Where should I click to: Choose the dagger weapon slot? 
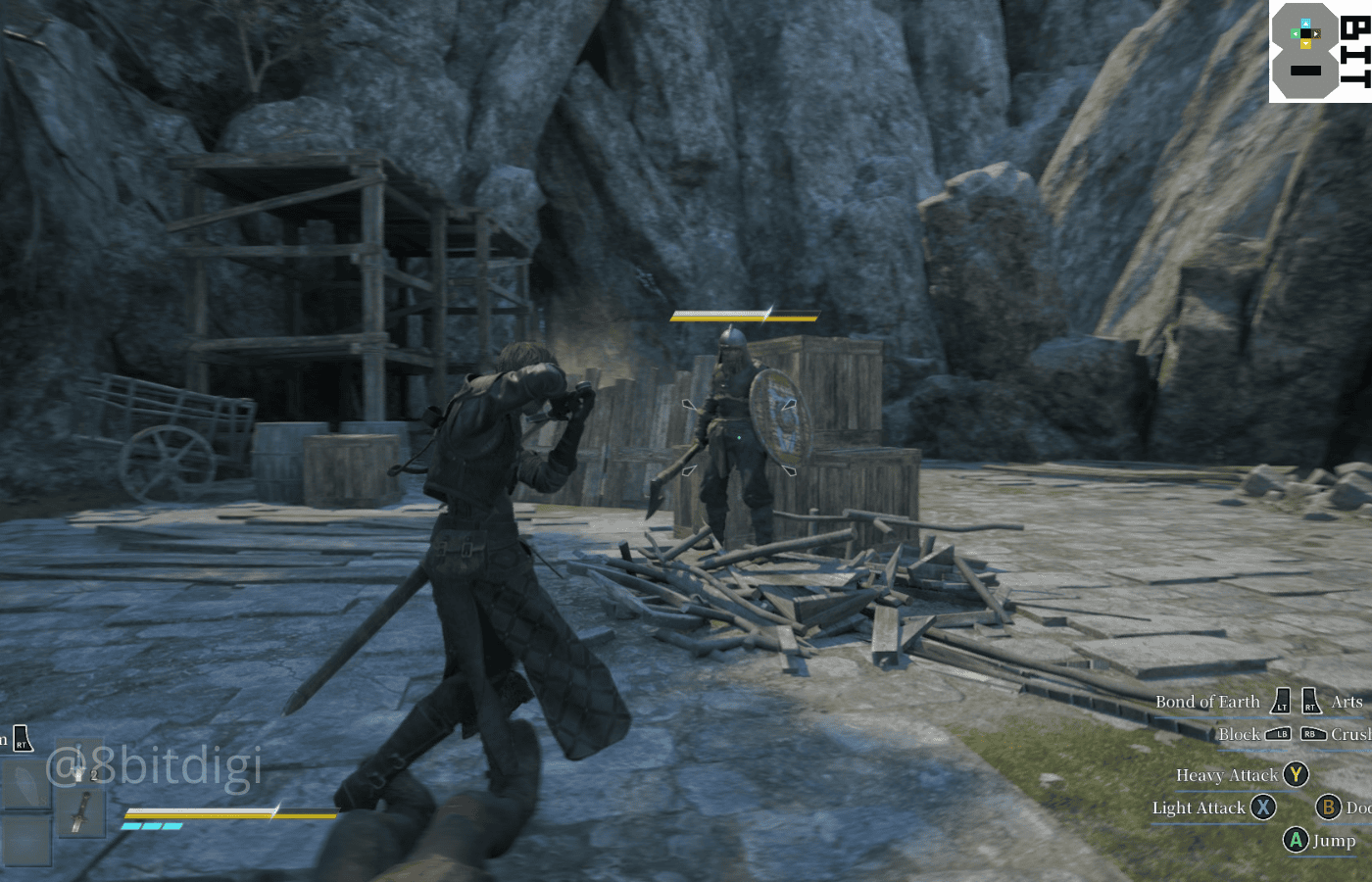[80, 812]
